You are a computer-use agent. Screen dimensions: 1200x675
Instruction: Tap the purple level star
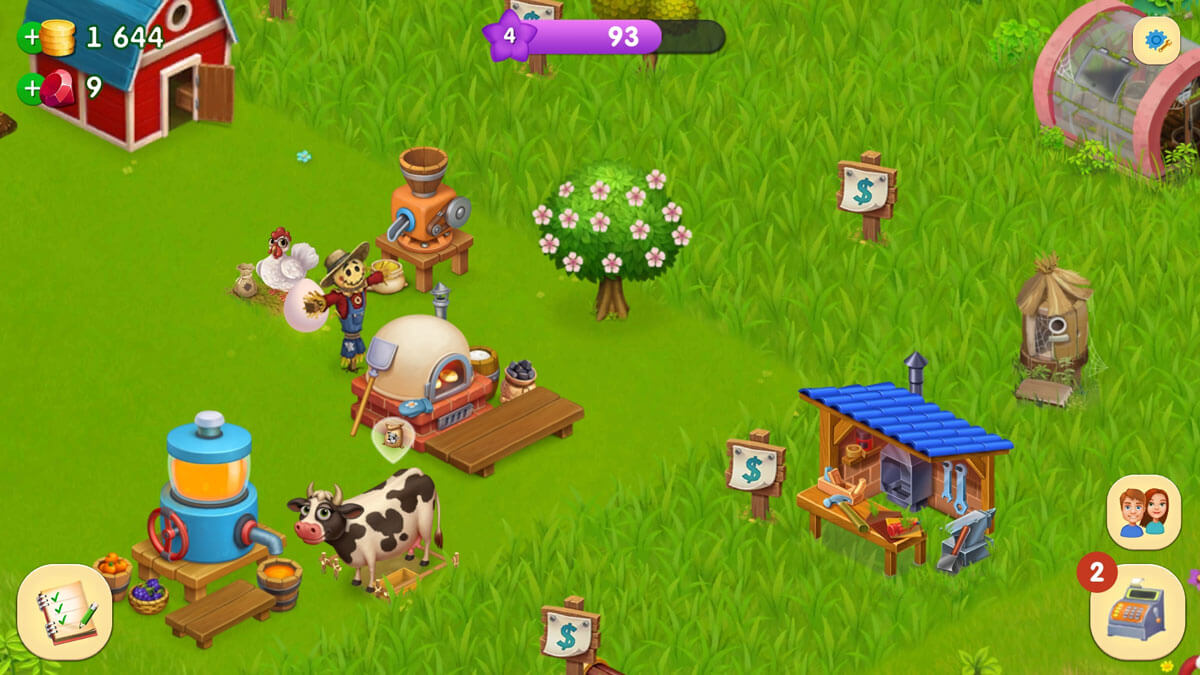[x=508, y=37]
